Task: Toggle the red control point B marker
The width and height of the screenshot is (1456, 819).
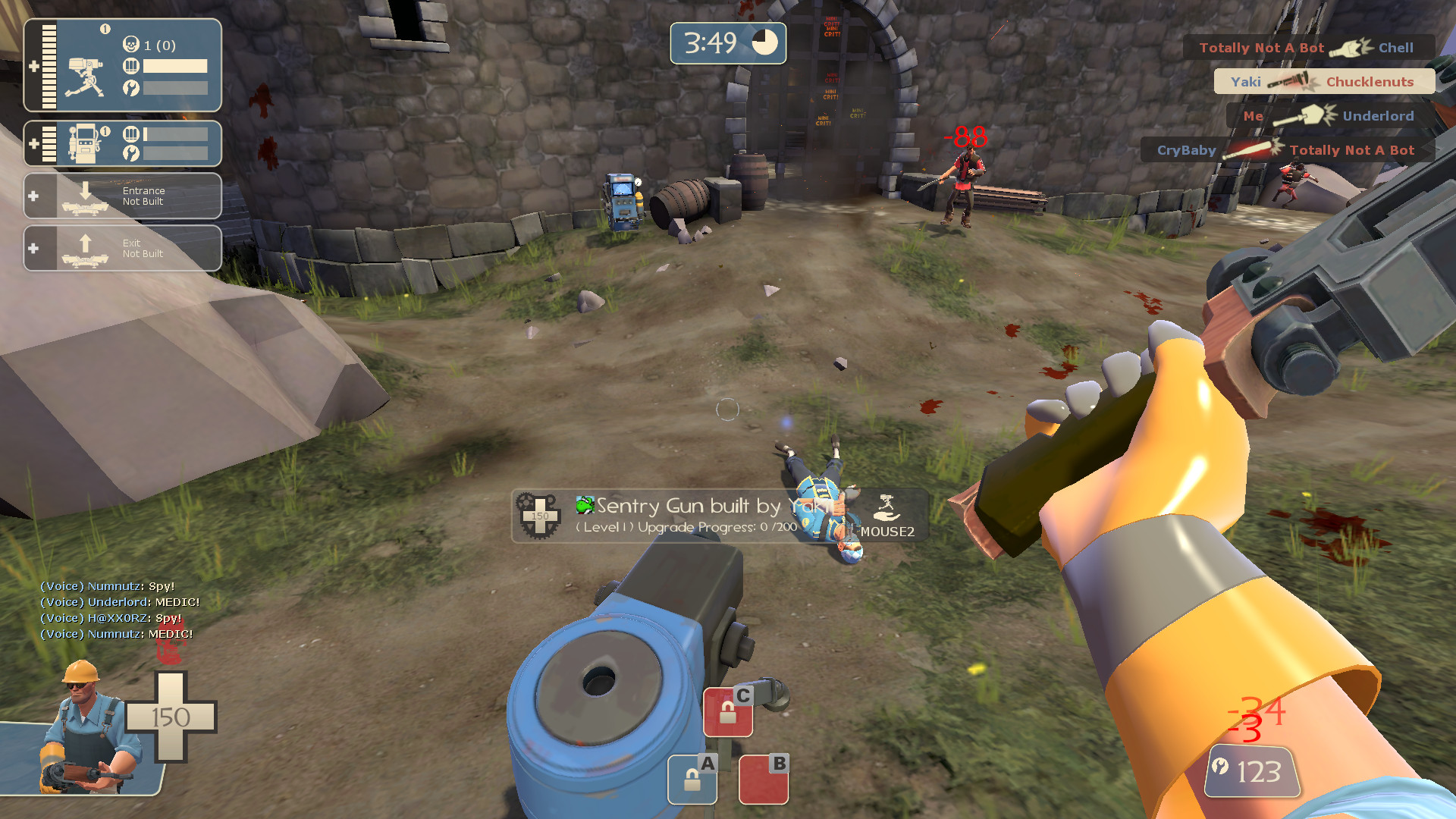Action: [x=763, y=780]
